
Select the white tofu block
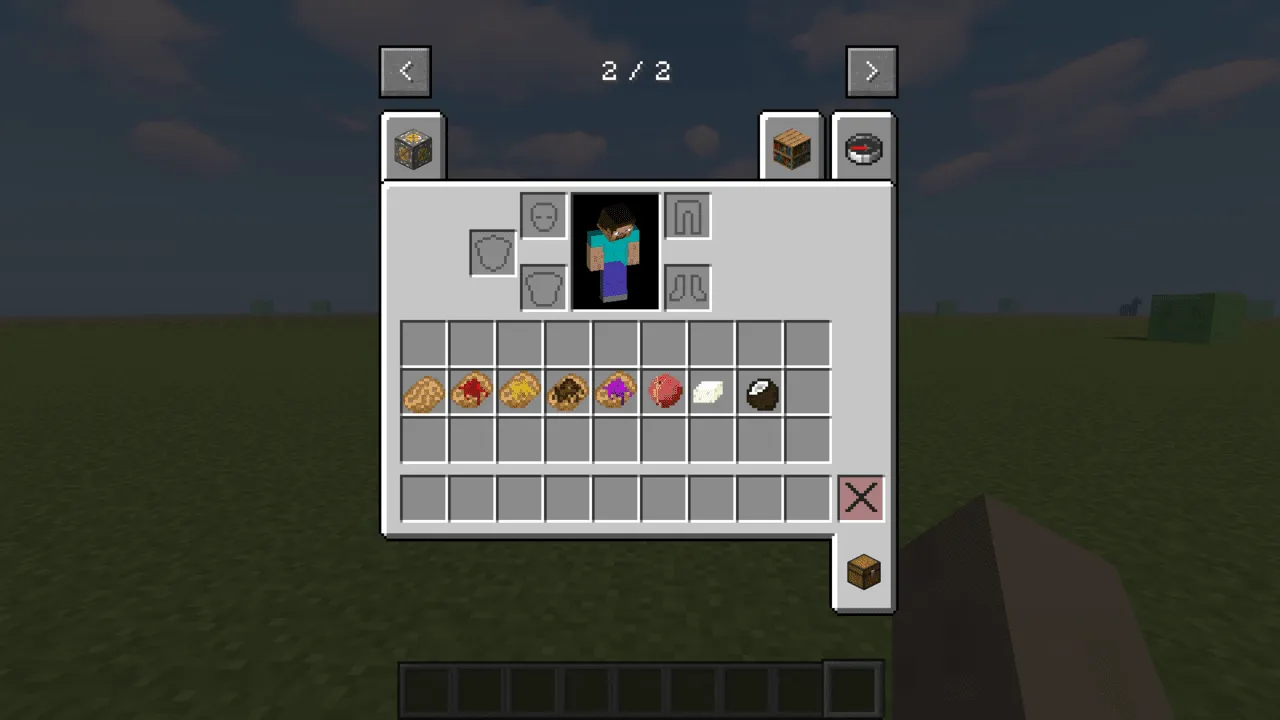tap(711, 391)
